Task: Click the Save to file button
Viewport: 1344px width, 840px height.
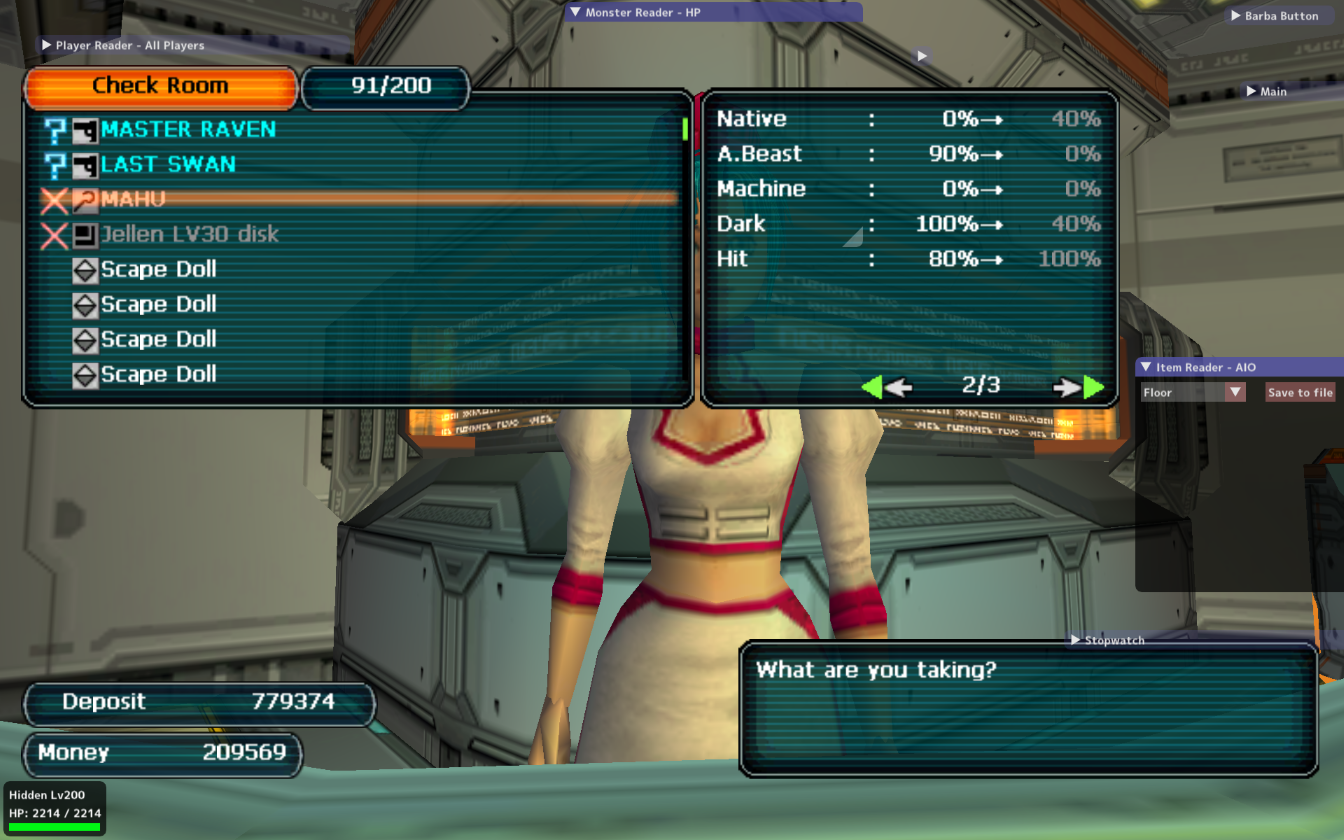Action: (1300, 393)
